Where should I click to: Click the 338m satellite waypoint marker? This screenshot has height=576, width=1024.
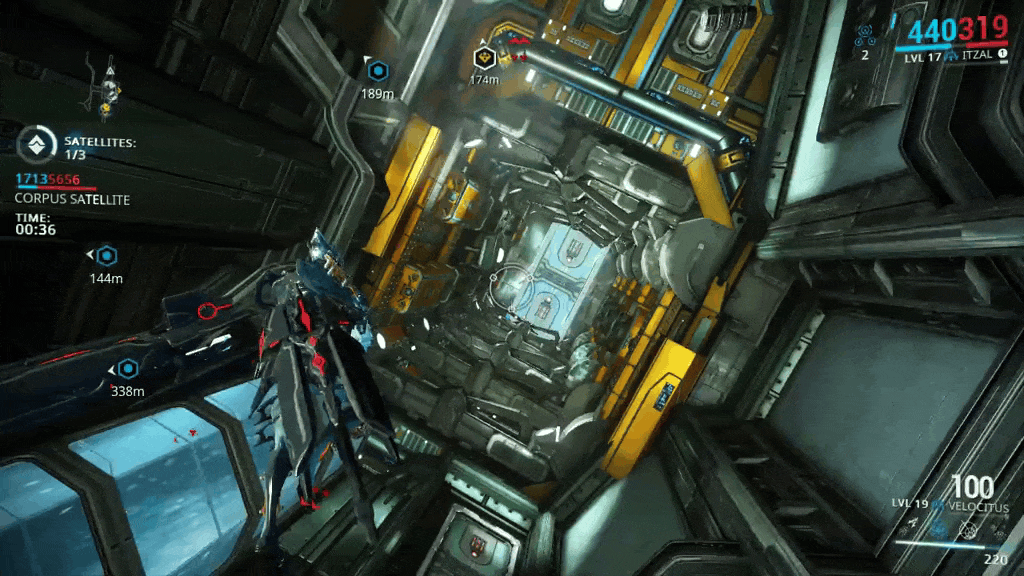(x=126, y=368)
